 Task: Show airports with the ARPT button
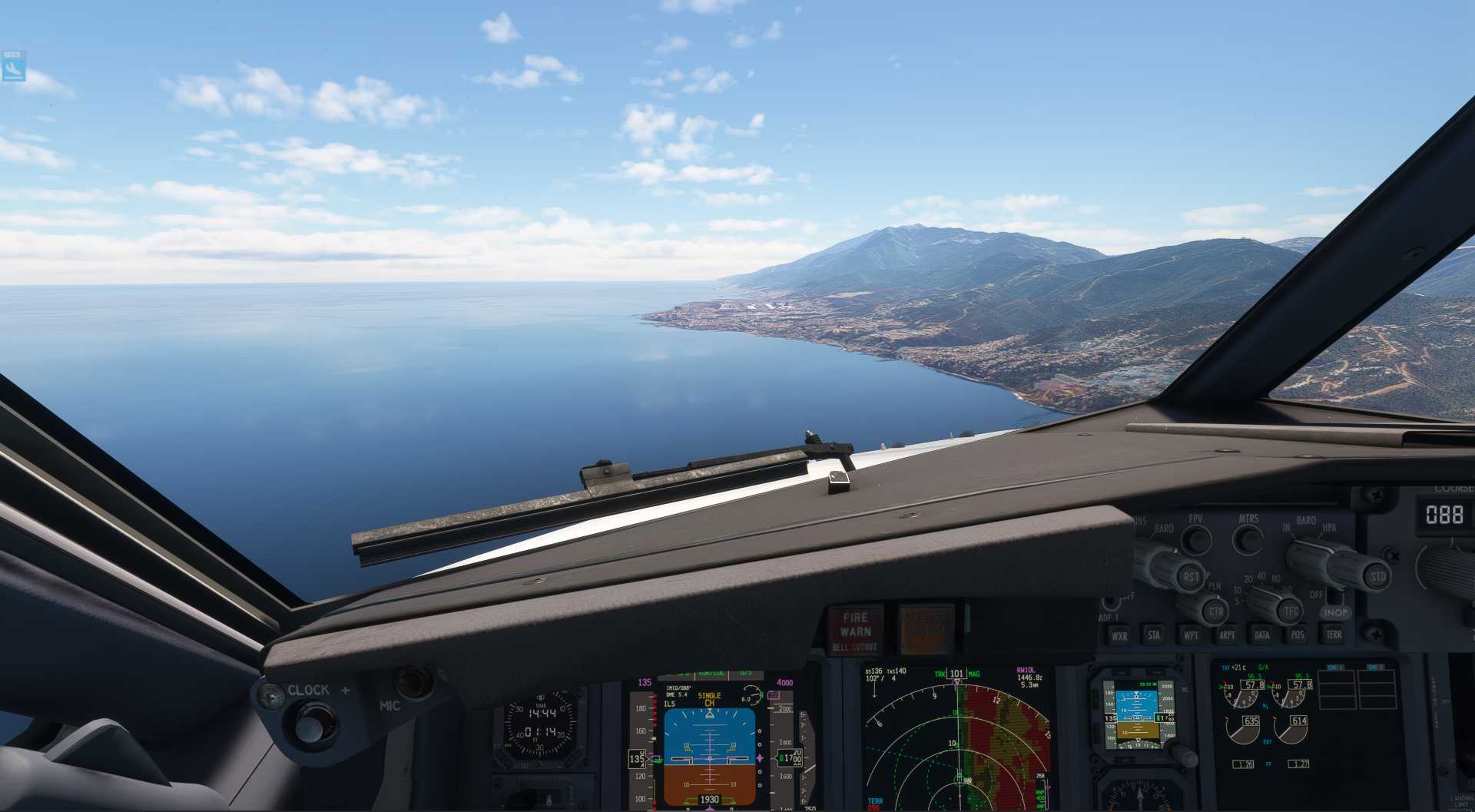tap(1227, 635)
